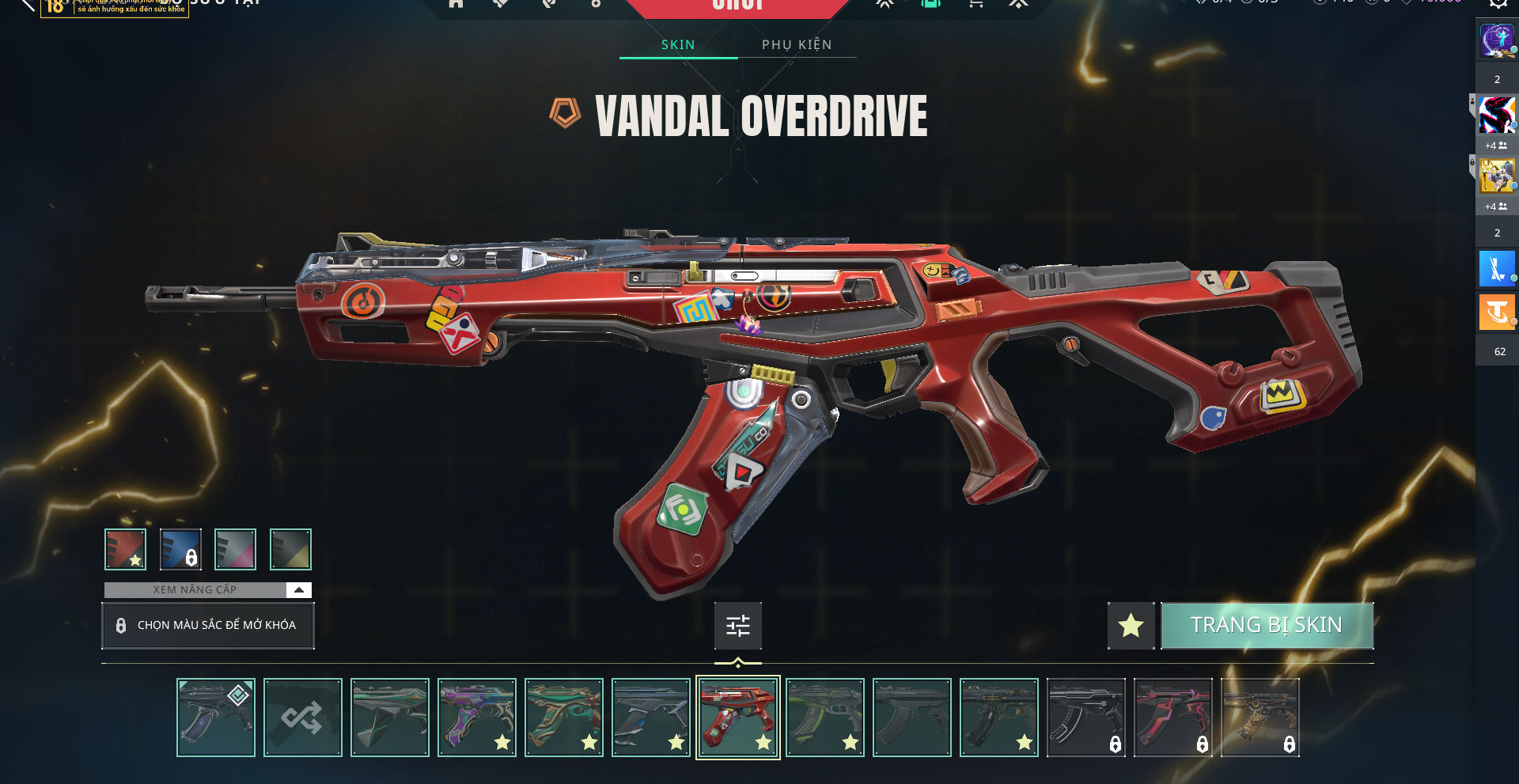Image resolution: width=1519 pixels, height=784 pixels.
Task: Click the Chọn Màu Sắc Để Mở Khóa button
Action: [207, 625]
